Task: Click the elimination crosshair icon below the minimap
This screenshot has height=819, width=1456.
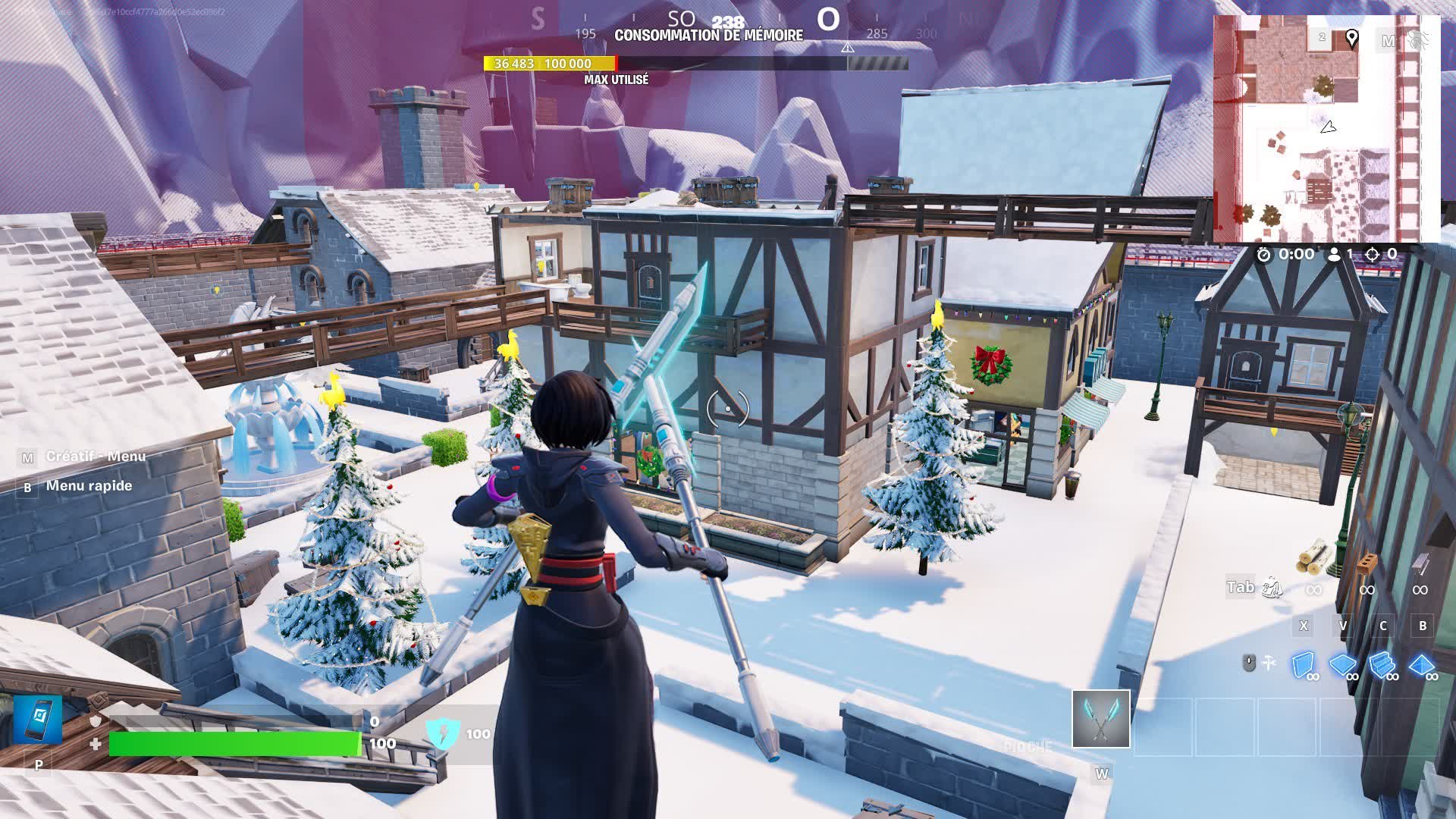Action: tap(1372, 255)
